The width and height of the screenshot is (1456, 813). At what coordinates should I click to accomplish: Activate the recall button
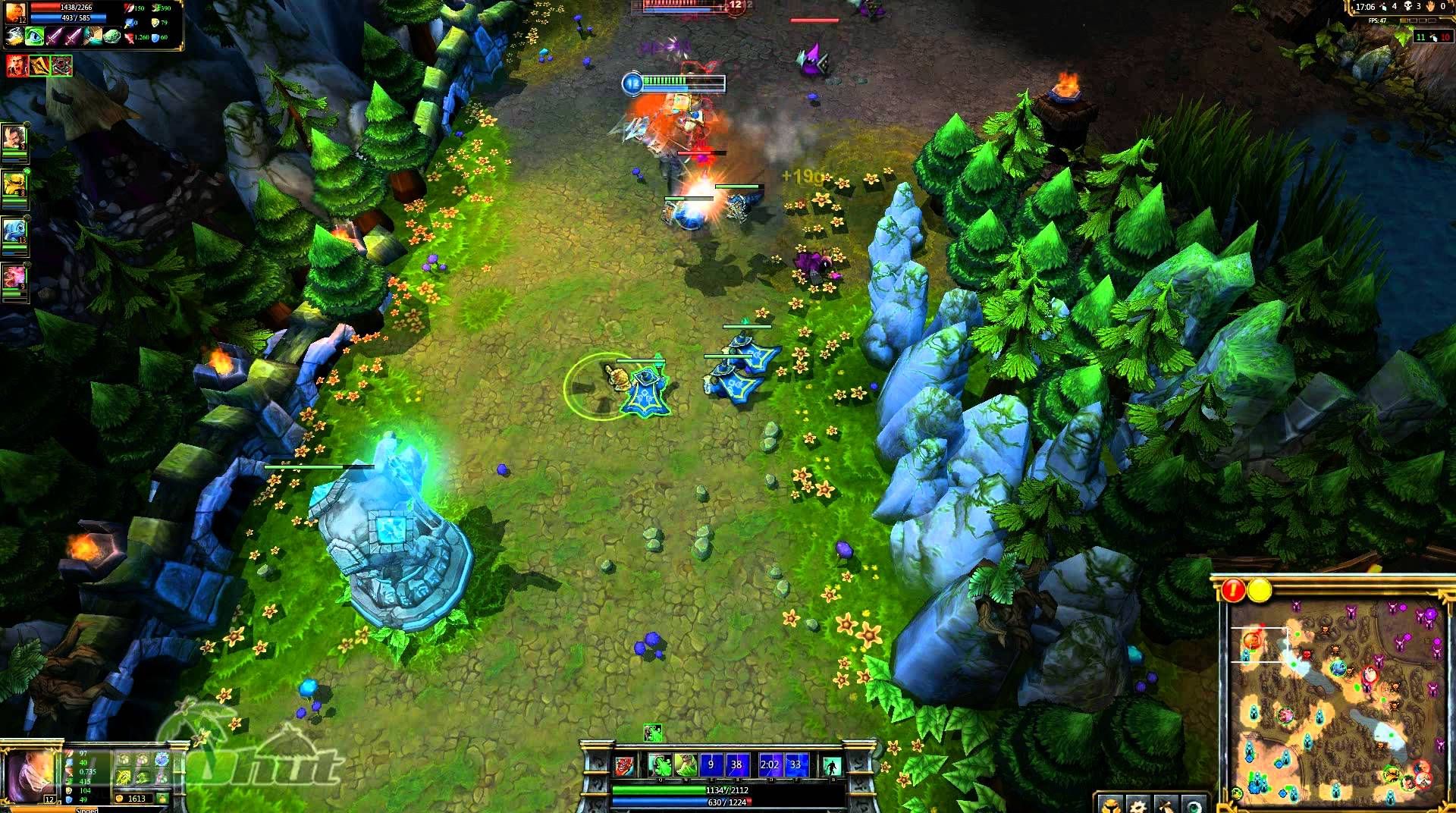click(x=832, y=766)
